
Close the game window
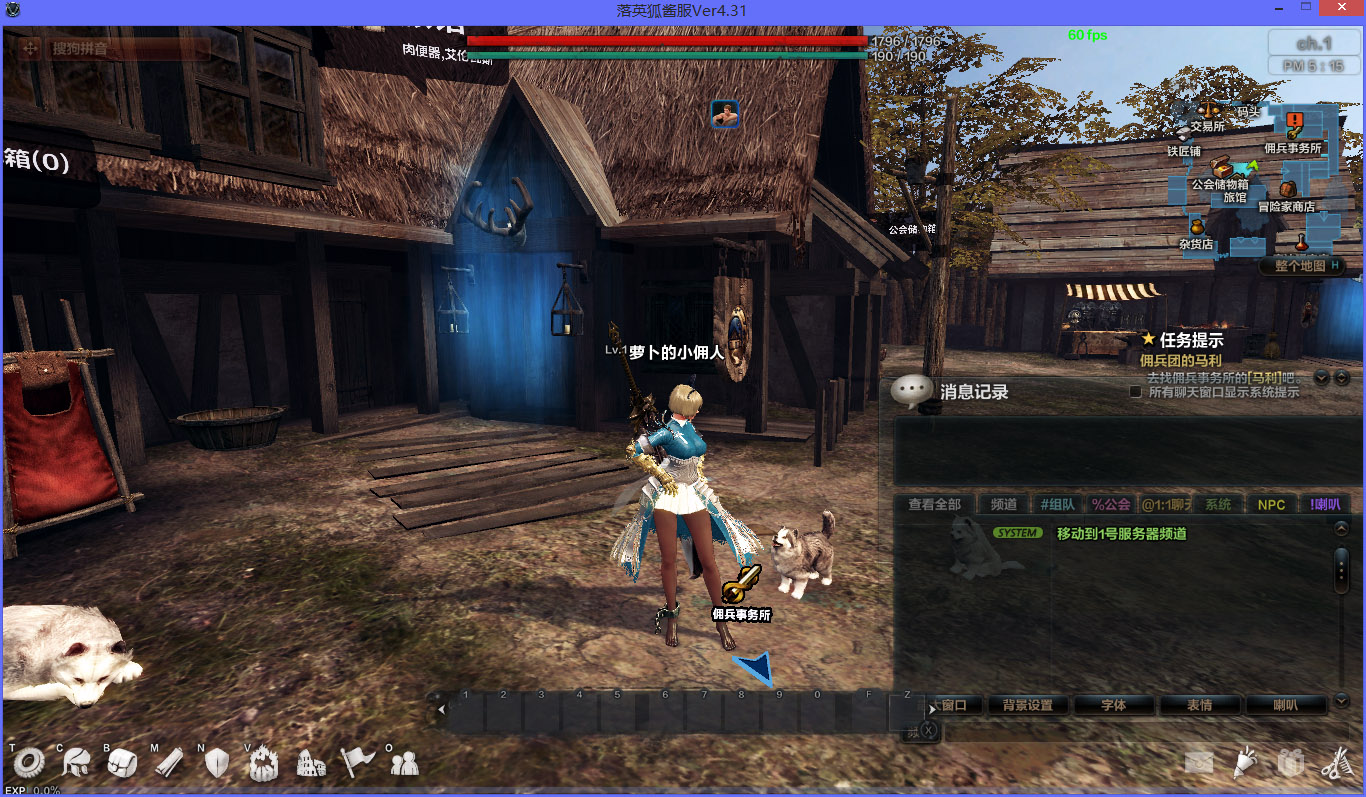1342,9
